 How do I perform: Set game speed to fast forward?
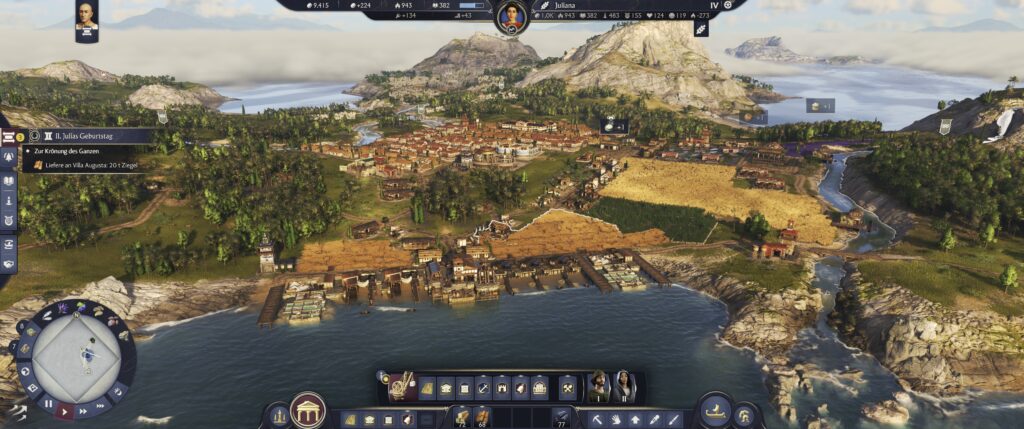84,410
